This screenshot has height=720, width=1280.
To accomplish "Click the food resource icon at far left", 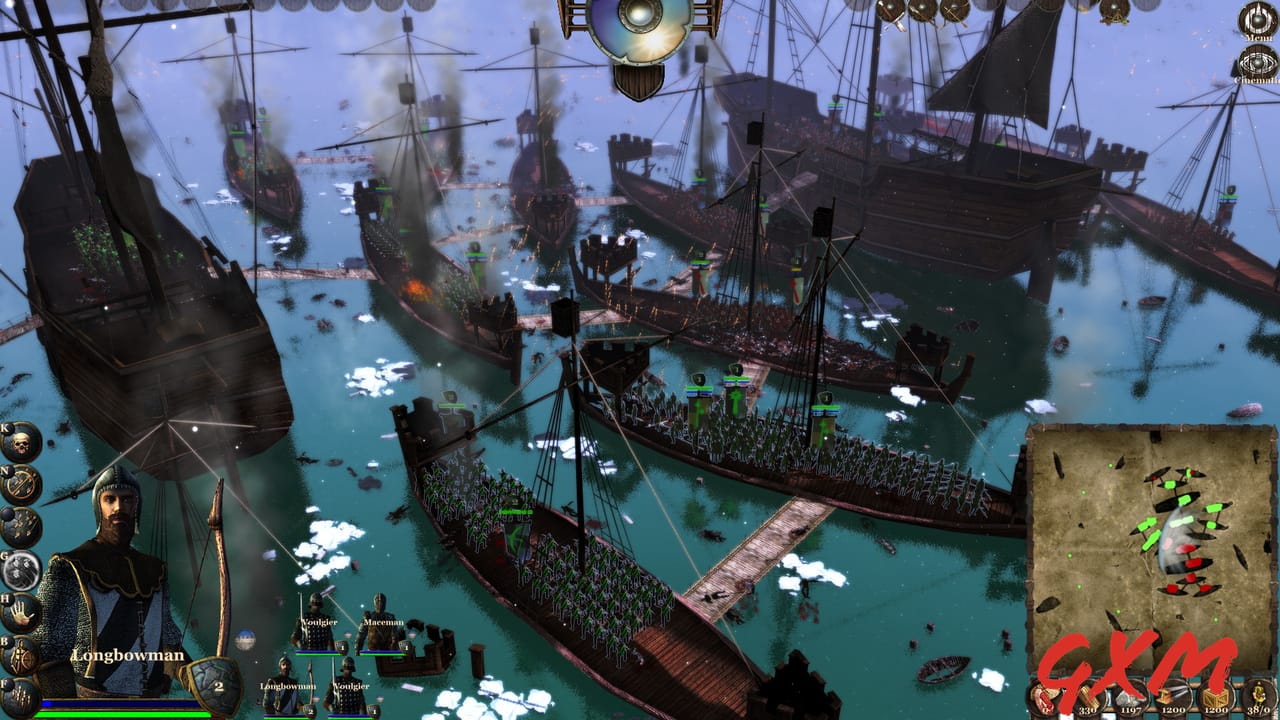I will 1047,697.
